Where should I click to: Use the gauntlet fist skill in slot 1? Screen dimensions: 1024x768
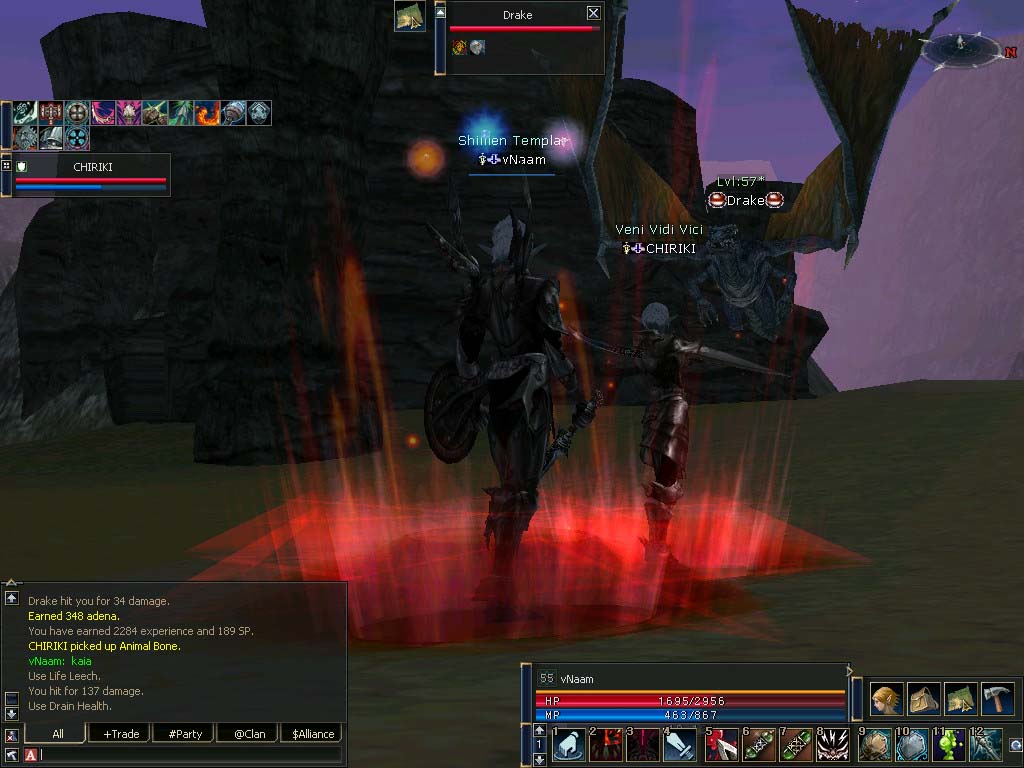568,746
